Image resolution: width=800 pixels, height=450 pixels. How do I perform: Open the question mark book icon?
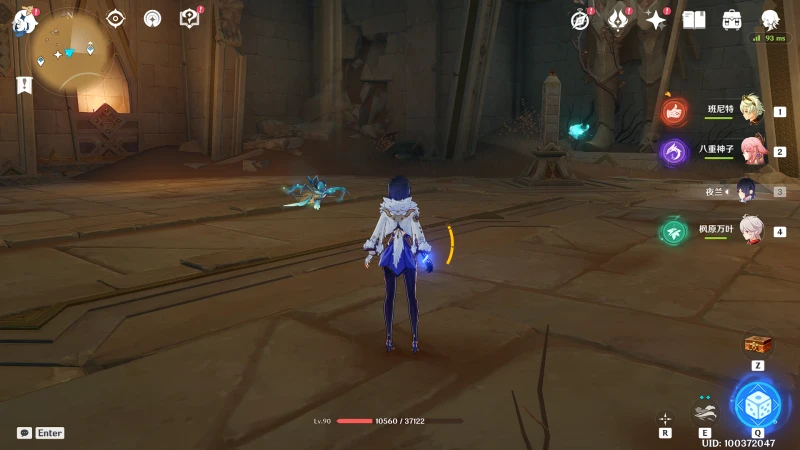pyautogui.click(x=189, y=18)
